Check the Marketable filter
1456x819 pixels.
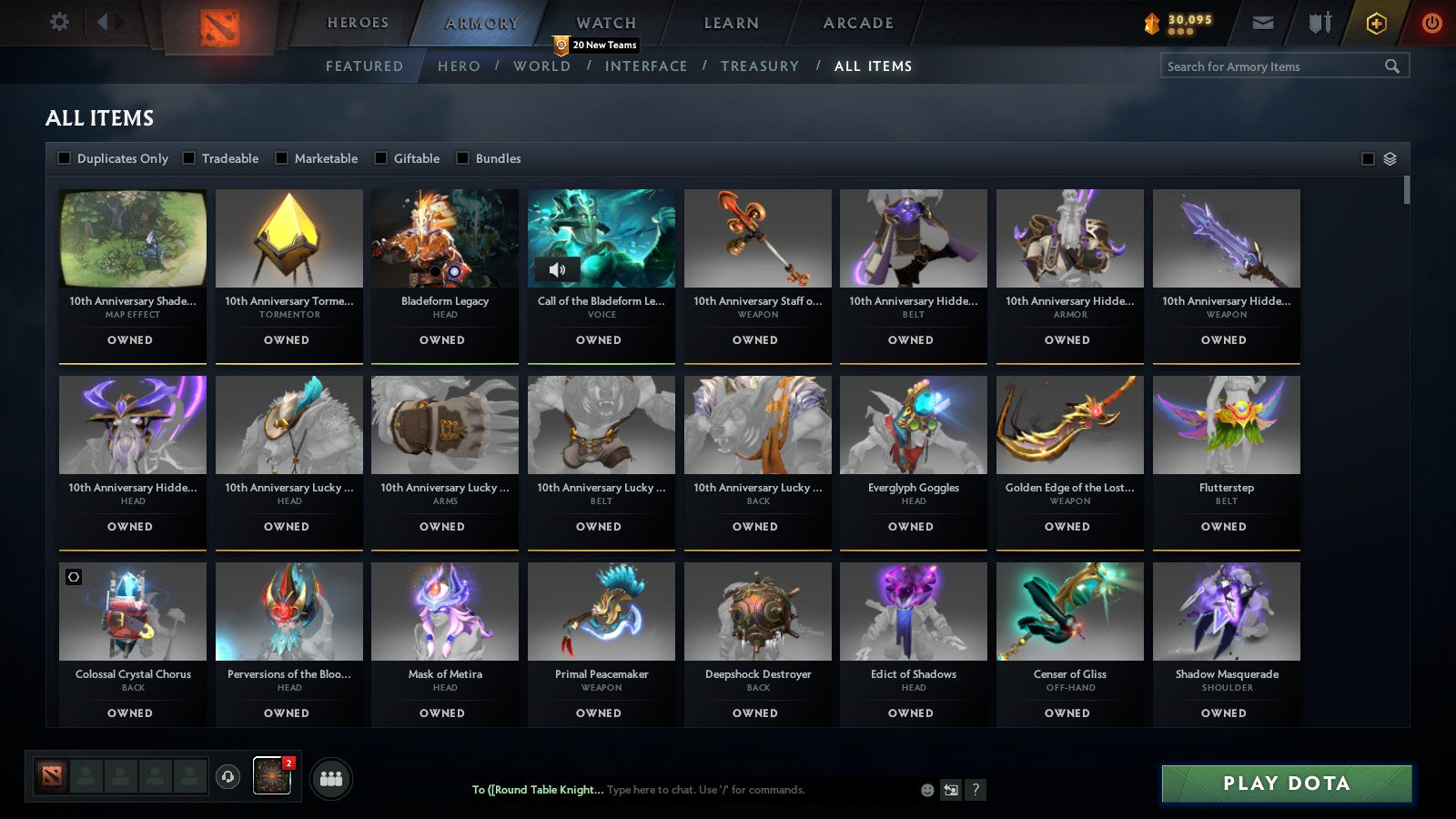[x=283, y=157]
